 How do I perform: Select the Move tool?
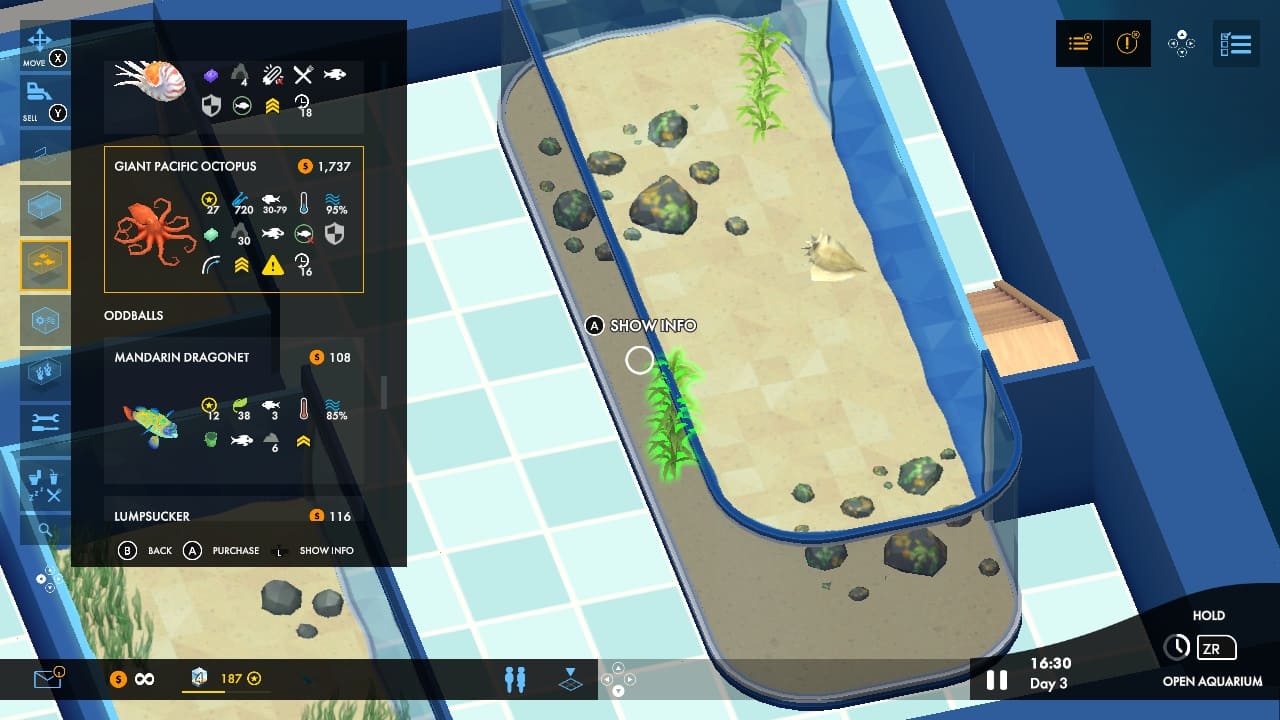point(40,45)
